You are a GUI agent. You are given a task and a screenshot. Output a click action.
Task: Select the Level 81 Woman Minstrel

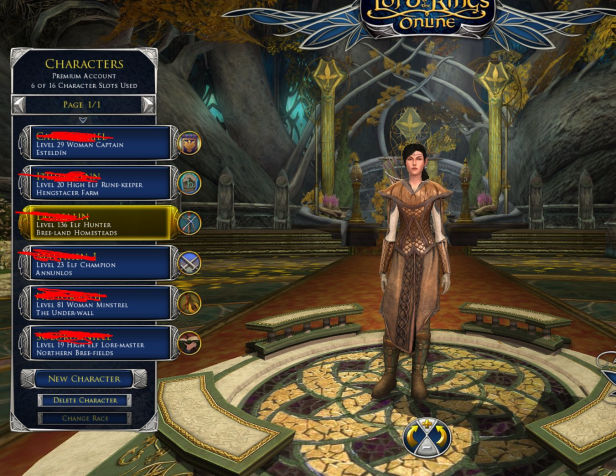(95, 303)
